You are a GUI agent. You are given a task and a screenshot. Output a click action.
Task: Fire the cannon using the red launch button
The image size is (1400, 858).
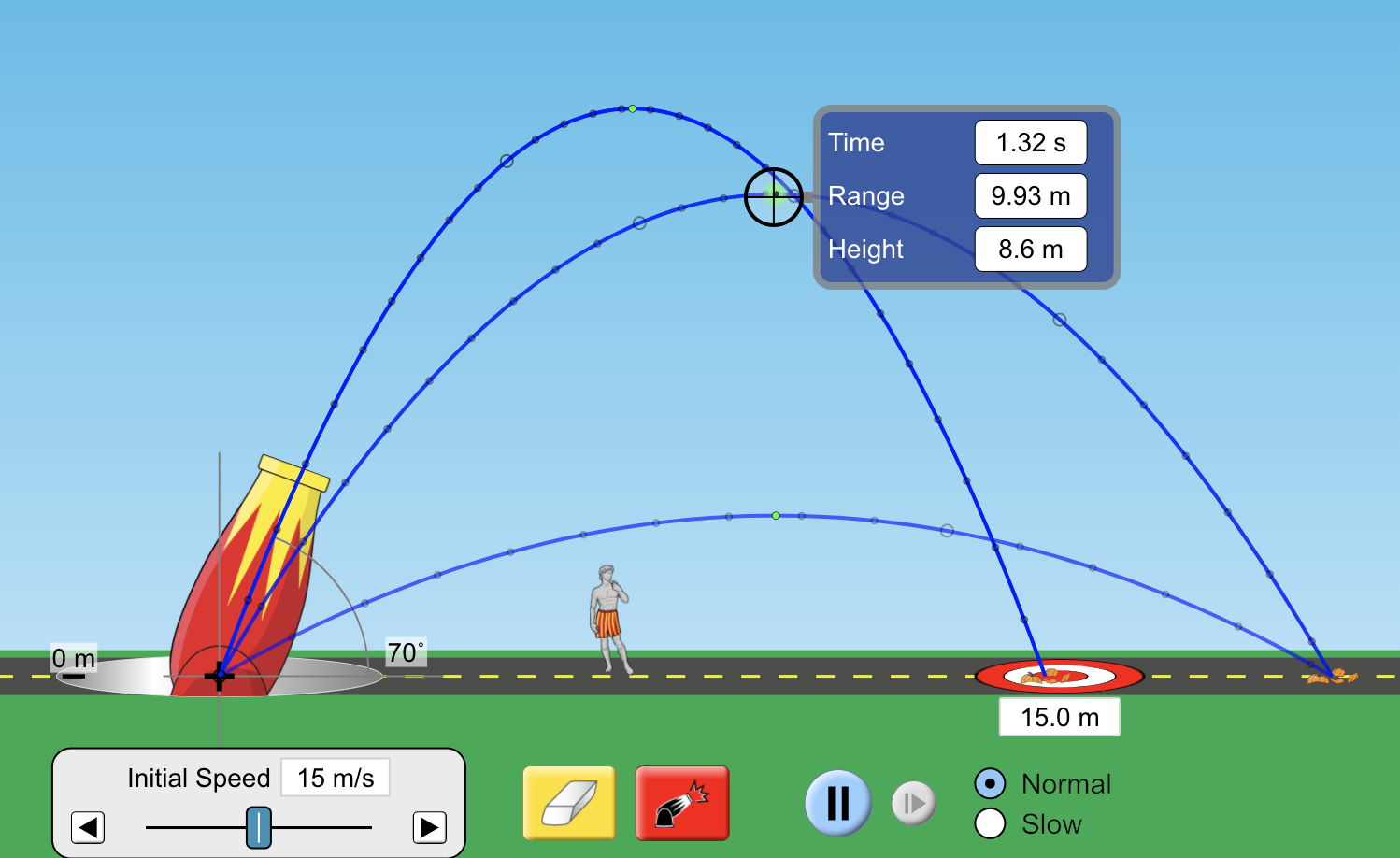coord(681,803)
